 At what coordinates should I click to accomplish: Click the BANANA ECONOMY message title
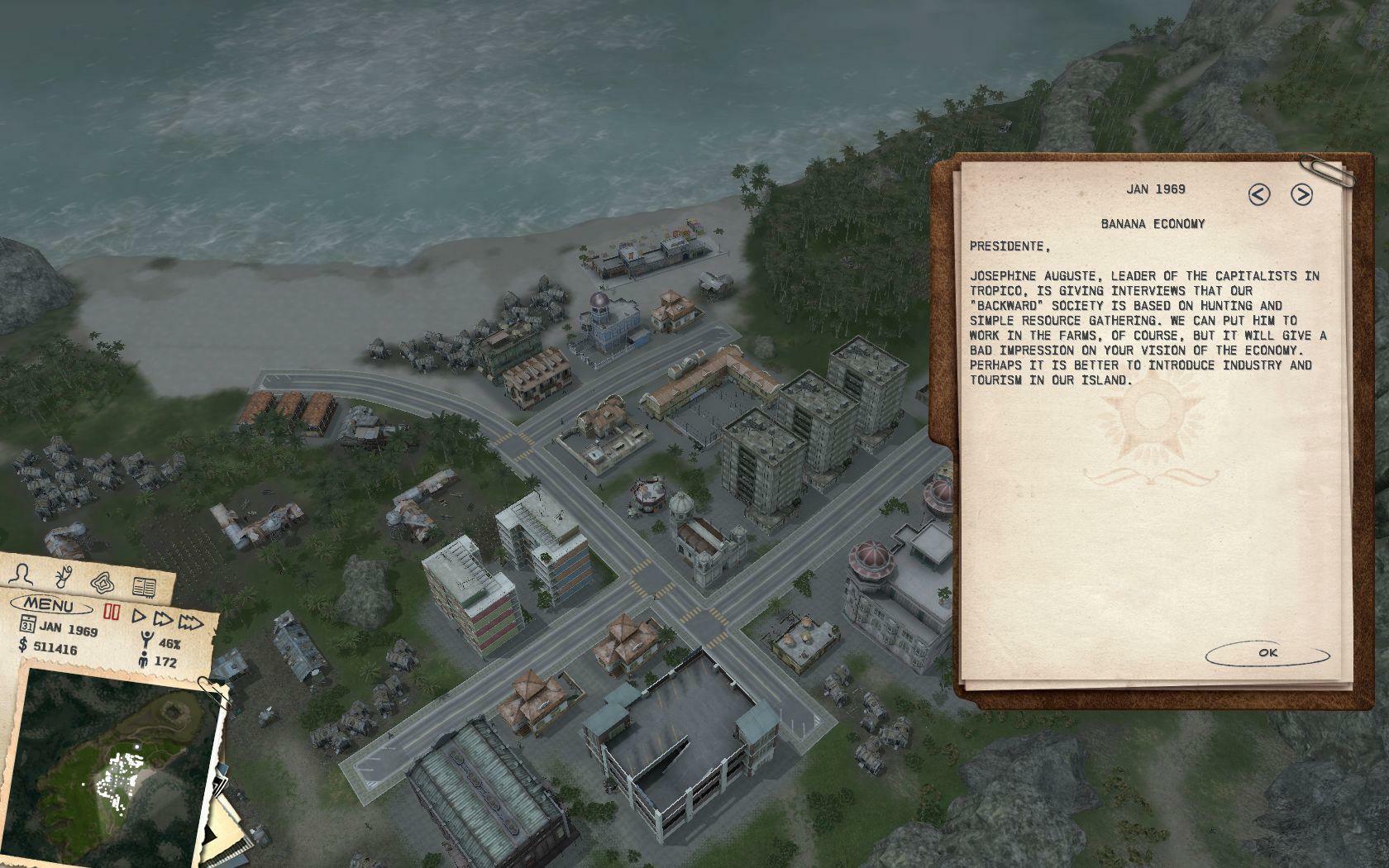coord(1153,222)
